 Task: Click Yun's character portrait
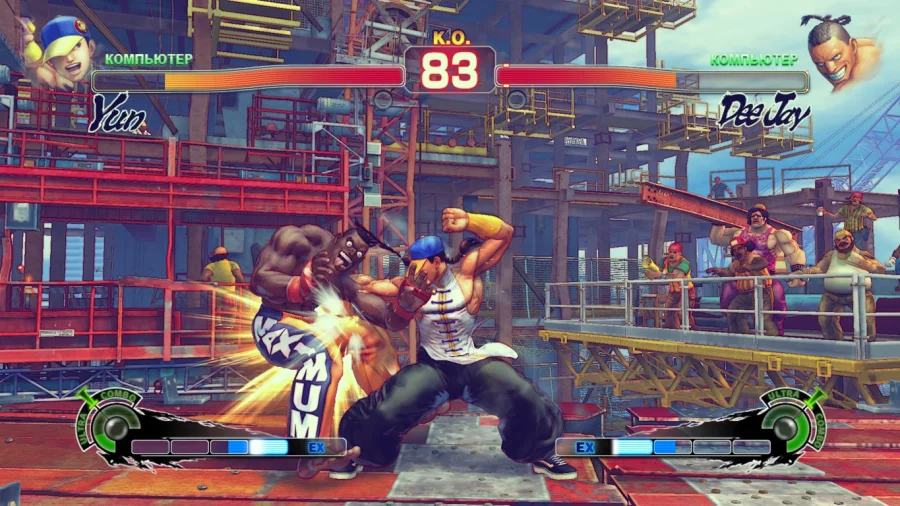click(x=58, y=50)
